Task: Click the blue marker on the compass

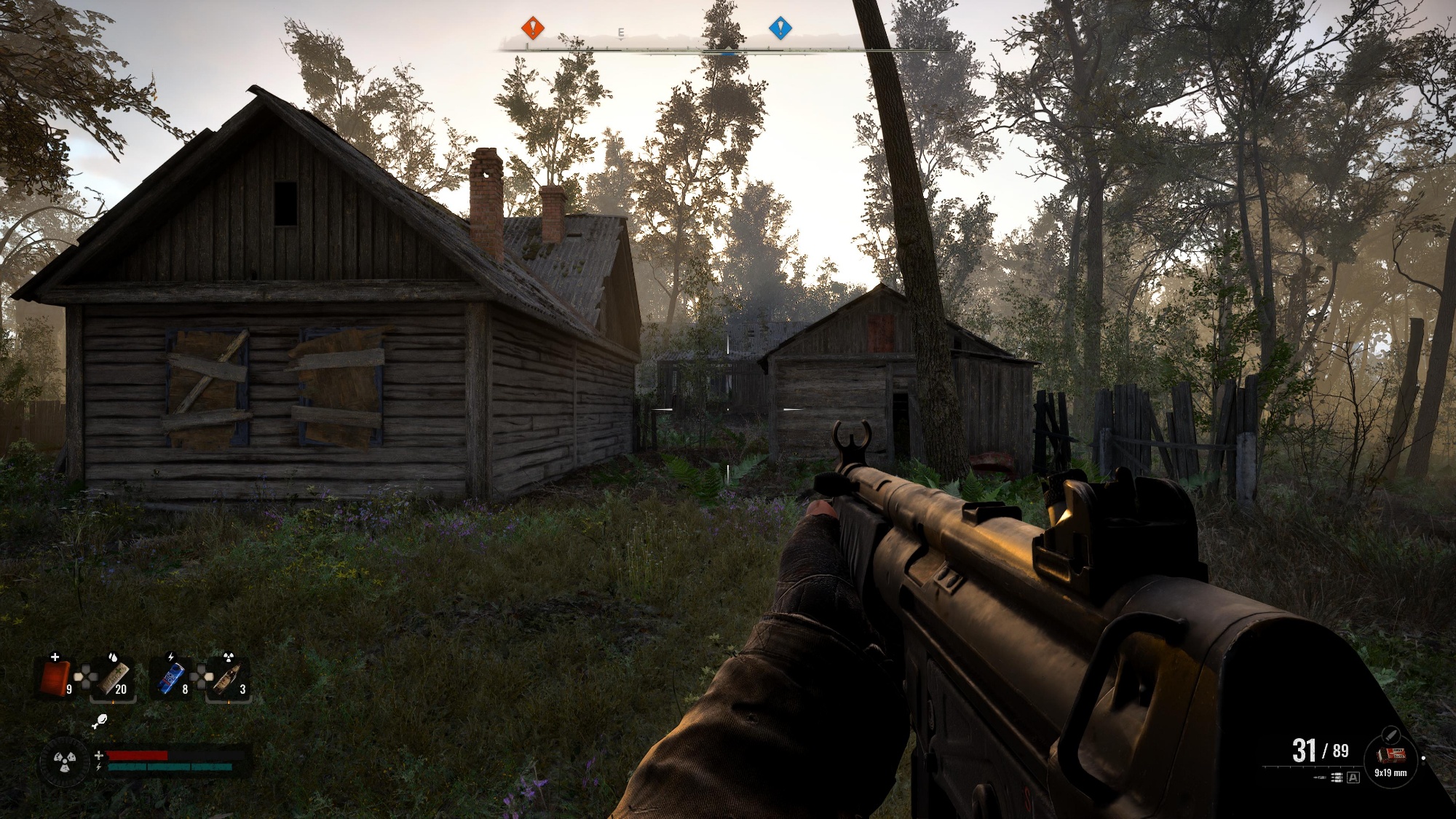Action: click(780, 28)
